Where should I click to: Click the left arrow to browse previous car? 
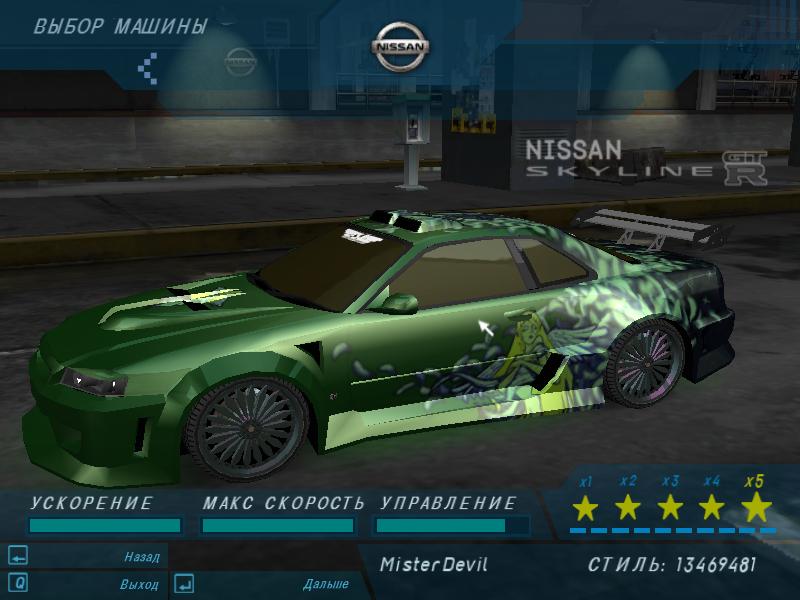coord(148,67)
